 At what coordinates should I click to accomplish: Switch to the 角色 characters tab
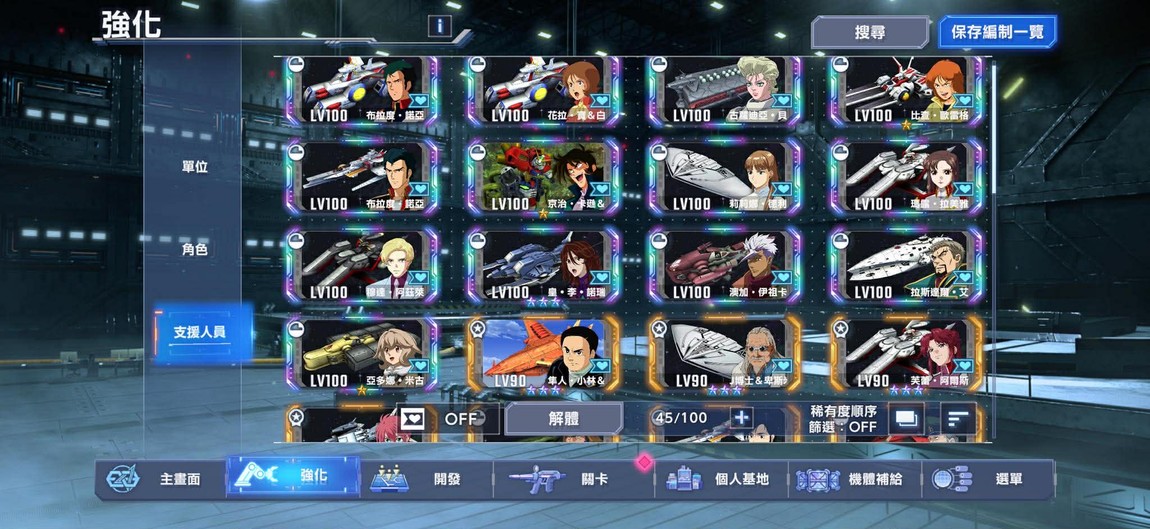click(194, 249)
